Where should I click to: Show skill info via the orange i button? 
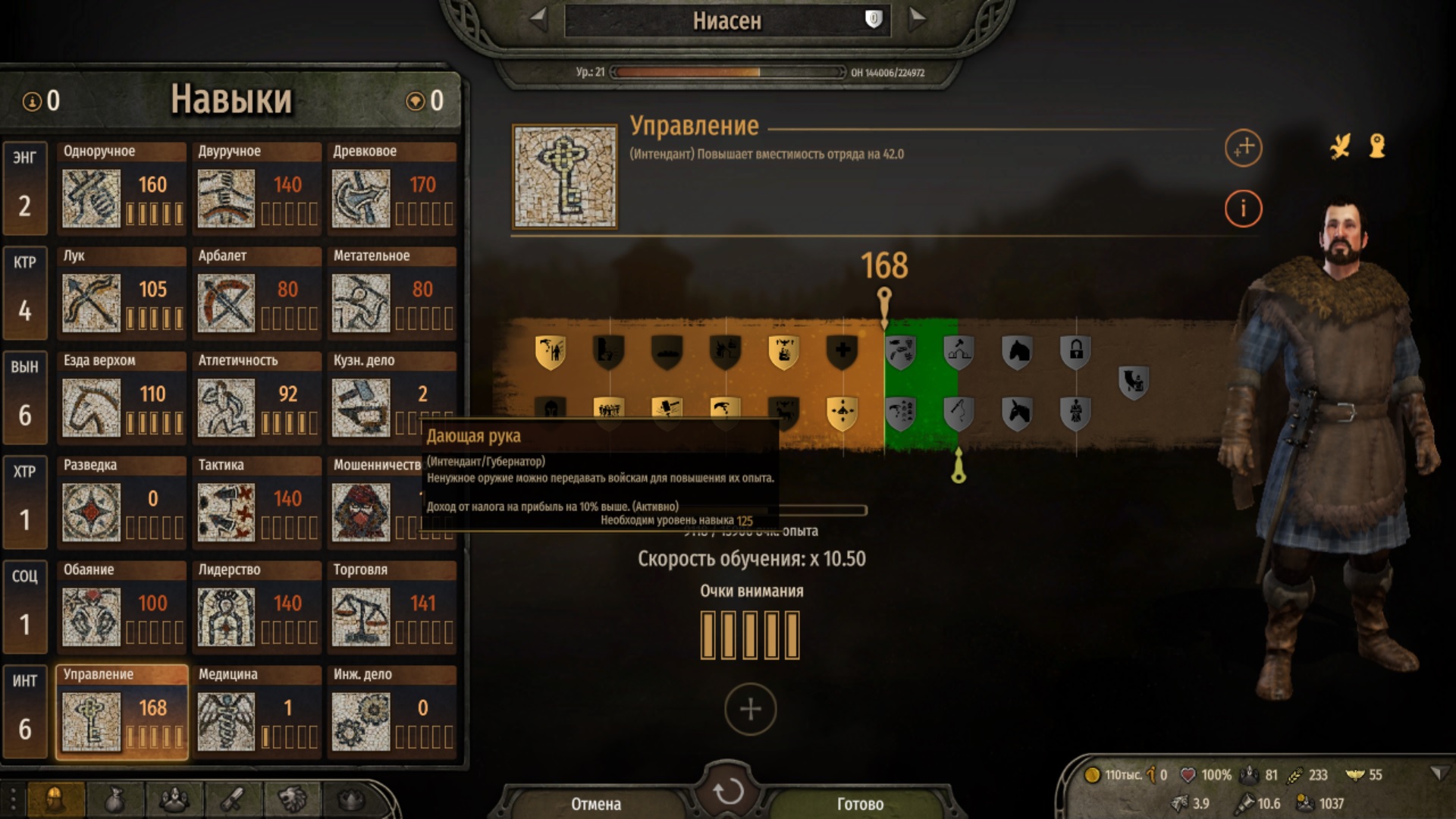coord(1243,209)
